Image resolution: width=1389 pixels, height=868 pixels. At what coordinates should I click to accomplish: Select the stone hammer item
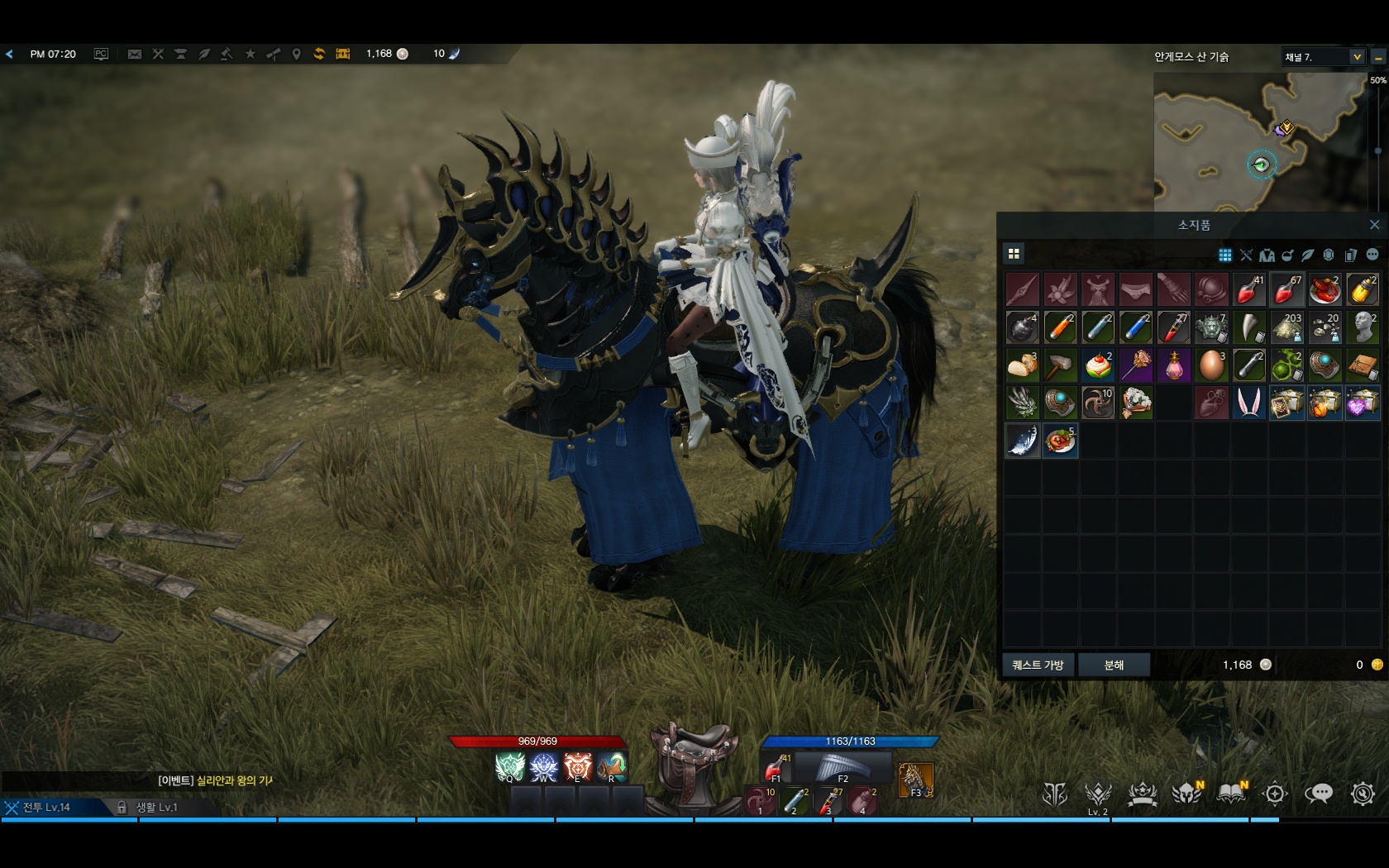[1060, 365]
